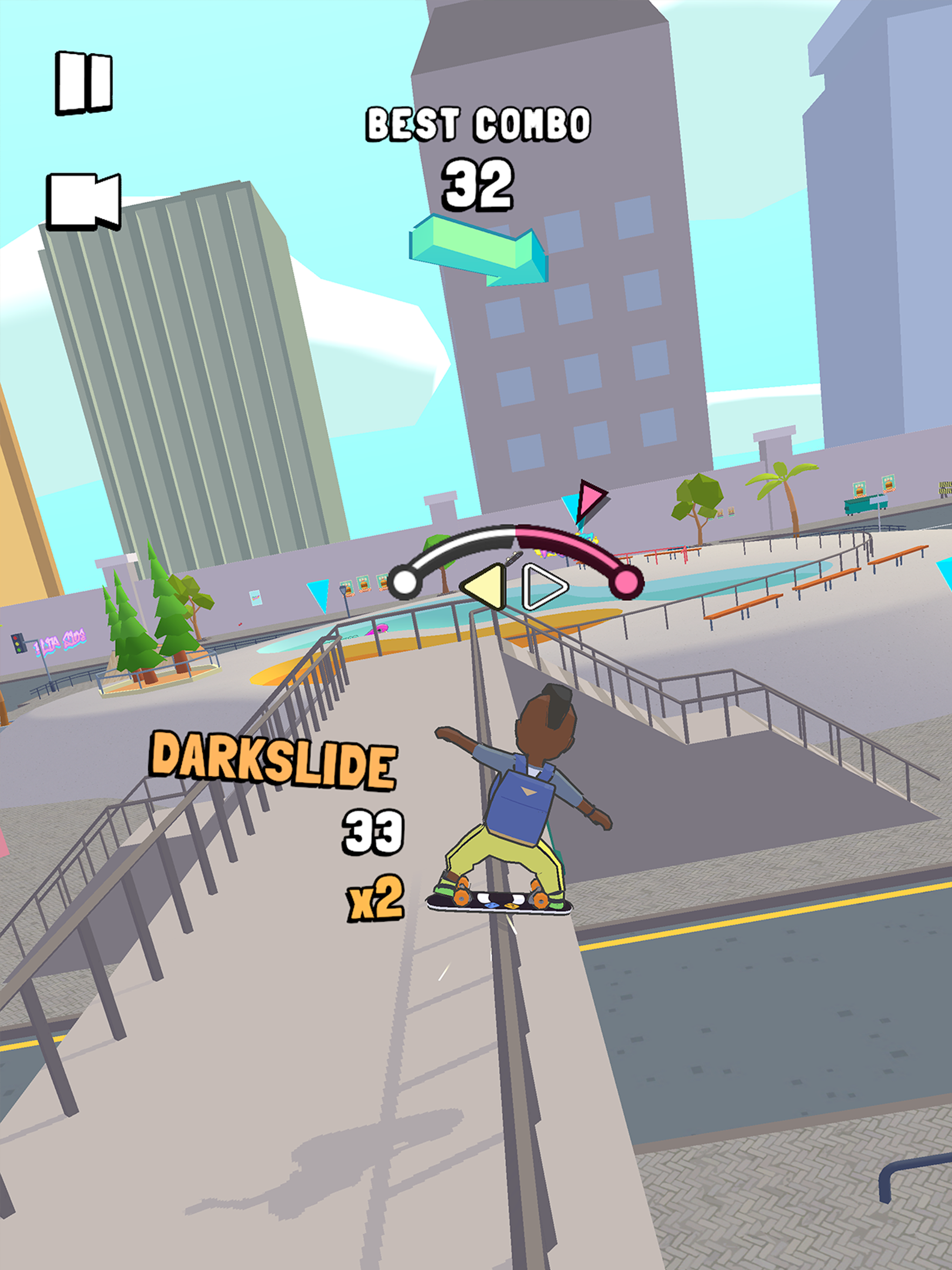Click the pink endpoint of the balance meter
952x1270 pixels.
coord(626,582)
